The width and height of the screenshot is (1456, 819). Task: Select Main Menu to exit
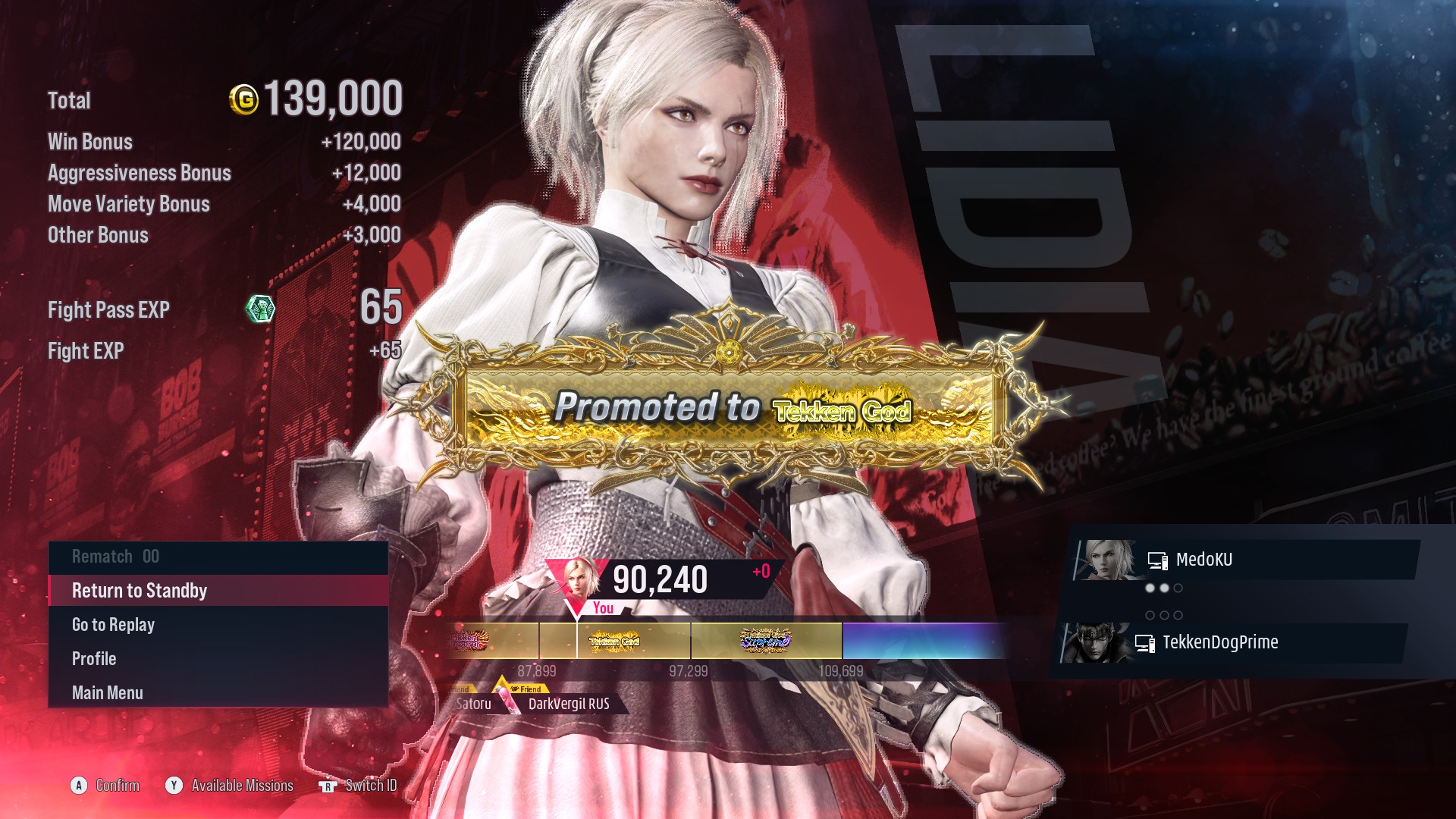[107, 692]
